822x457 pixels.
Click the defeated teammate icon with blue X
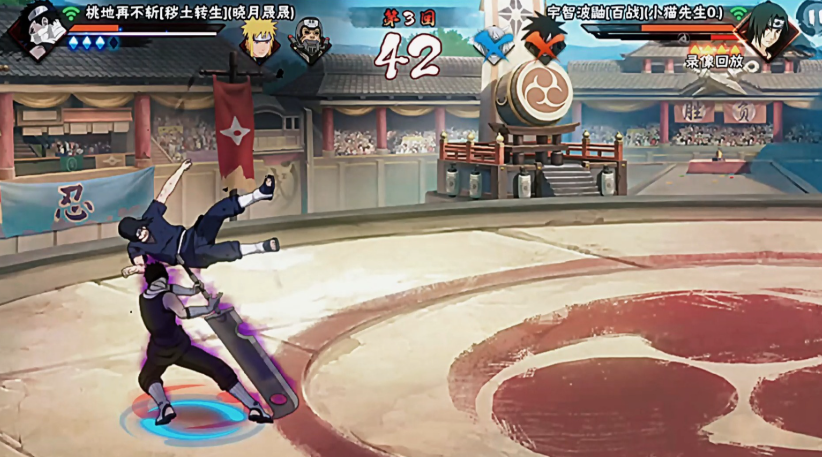coord(492,44)
